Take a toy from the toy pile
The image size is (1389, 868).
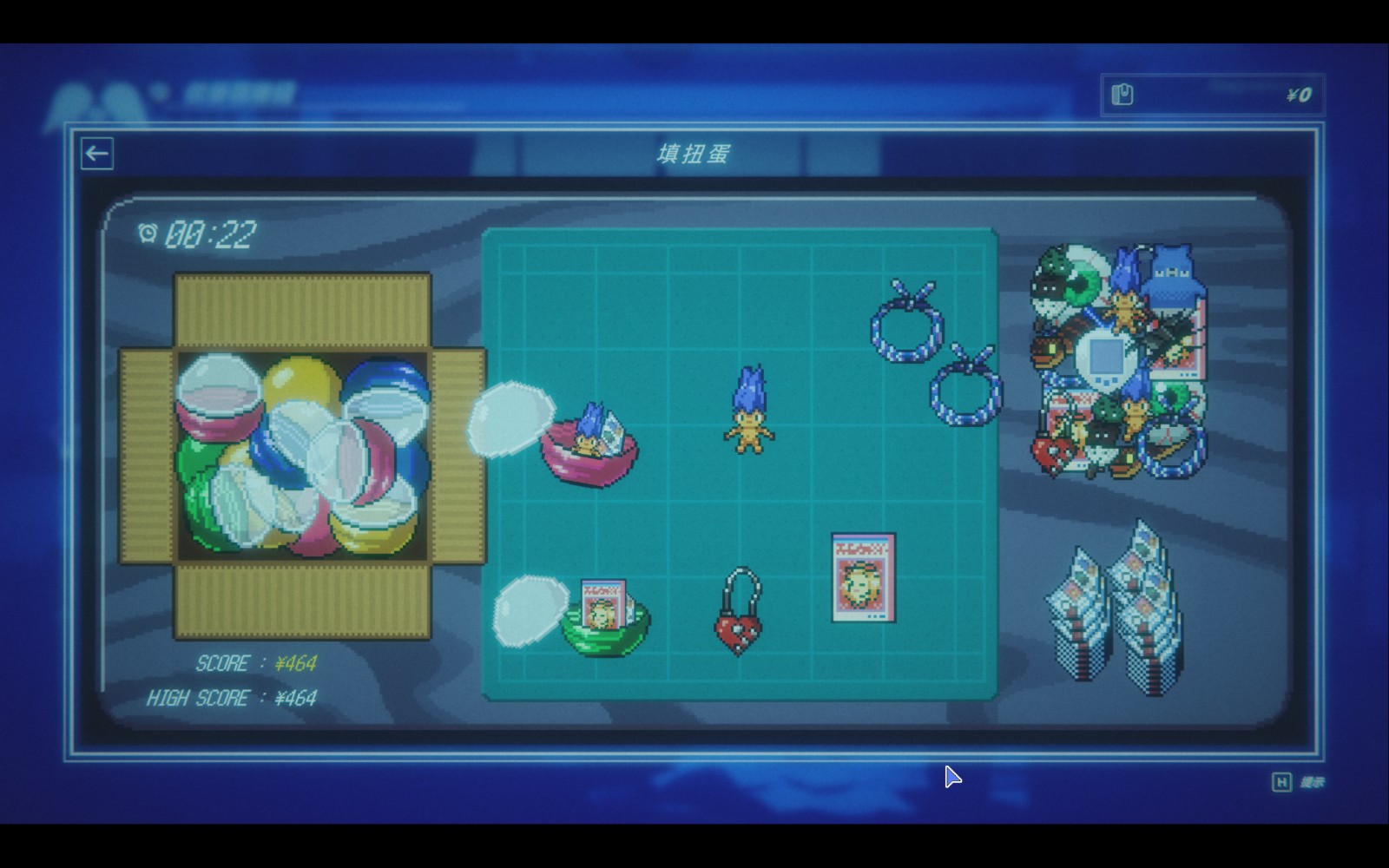(1120, 360)
